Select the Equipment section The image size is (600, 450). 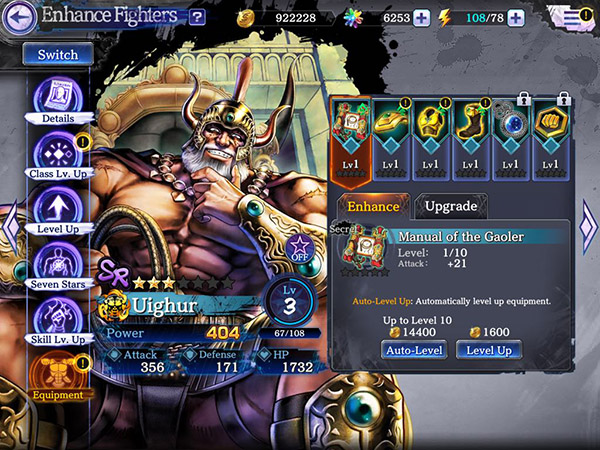coord(57,372)
